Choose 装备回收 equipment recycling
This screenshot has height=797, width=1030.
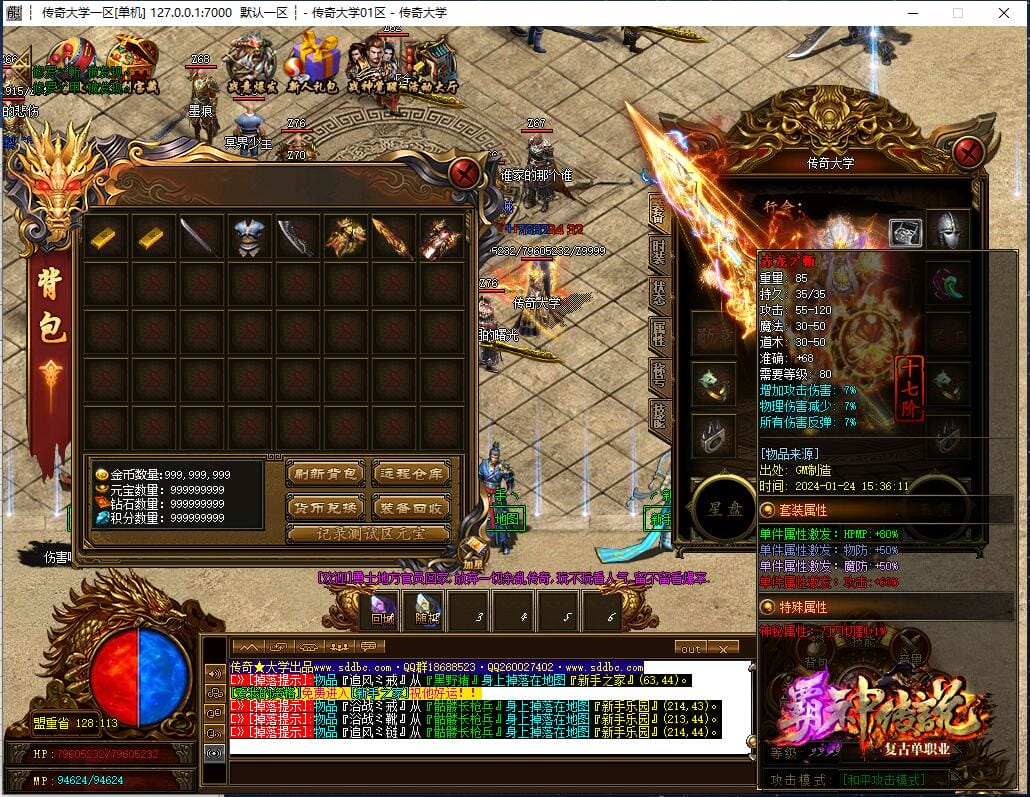[x=411, y=508]
